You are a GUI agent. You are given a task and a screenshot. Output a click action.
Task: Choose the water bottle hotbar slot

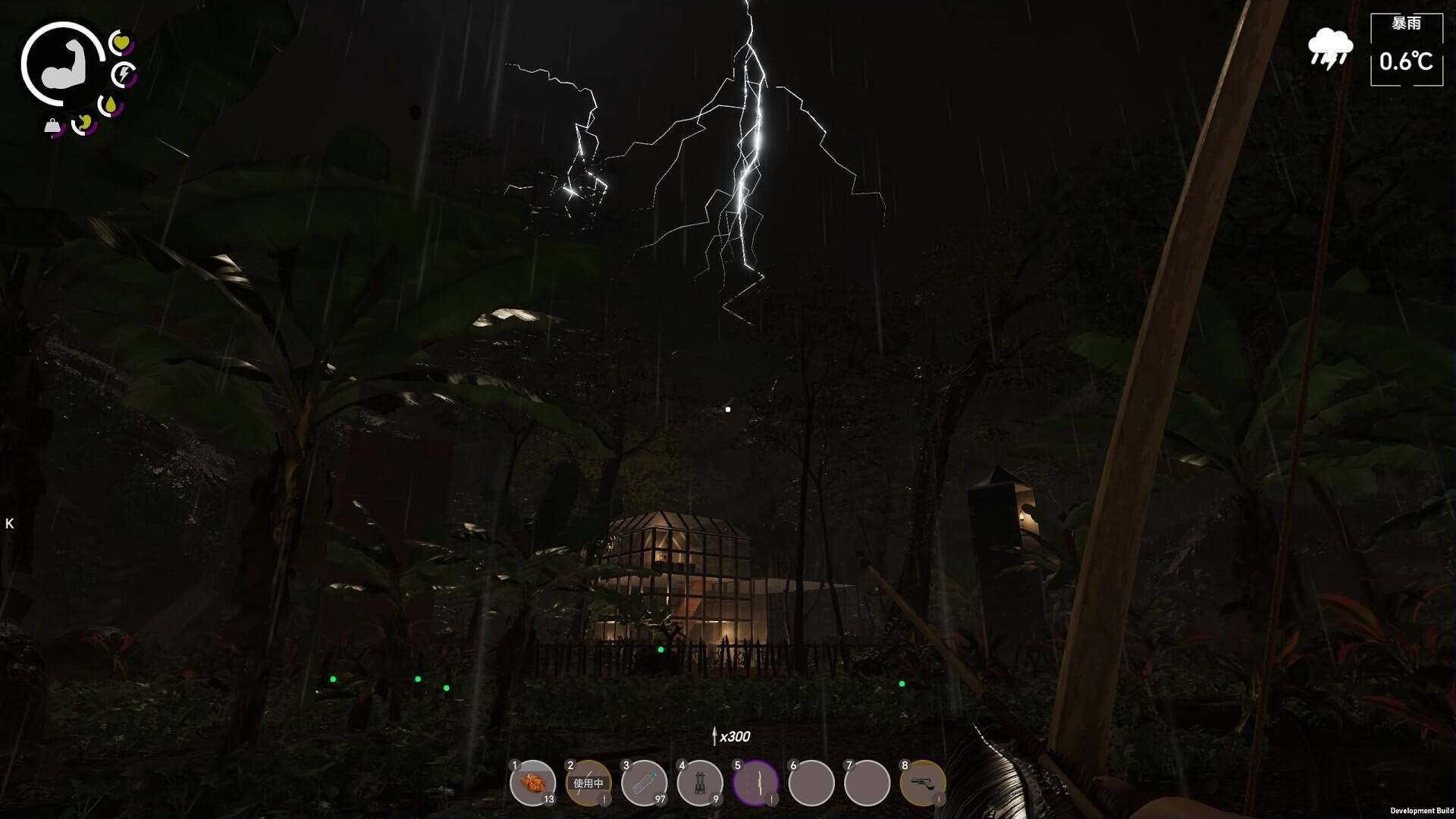645,783
